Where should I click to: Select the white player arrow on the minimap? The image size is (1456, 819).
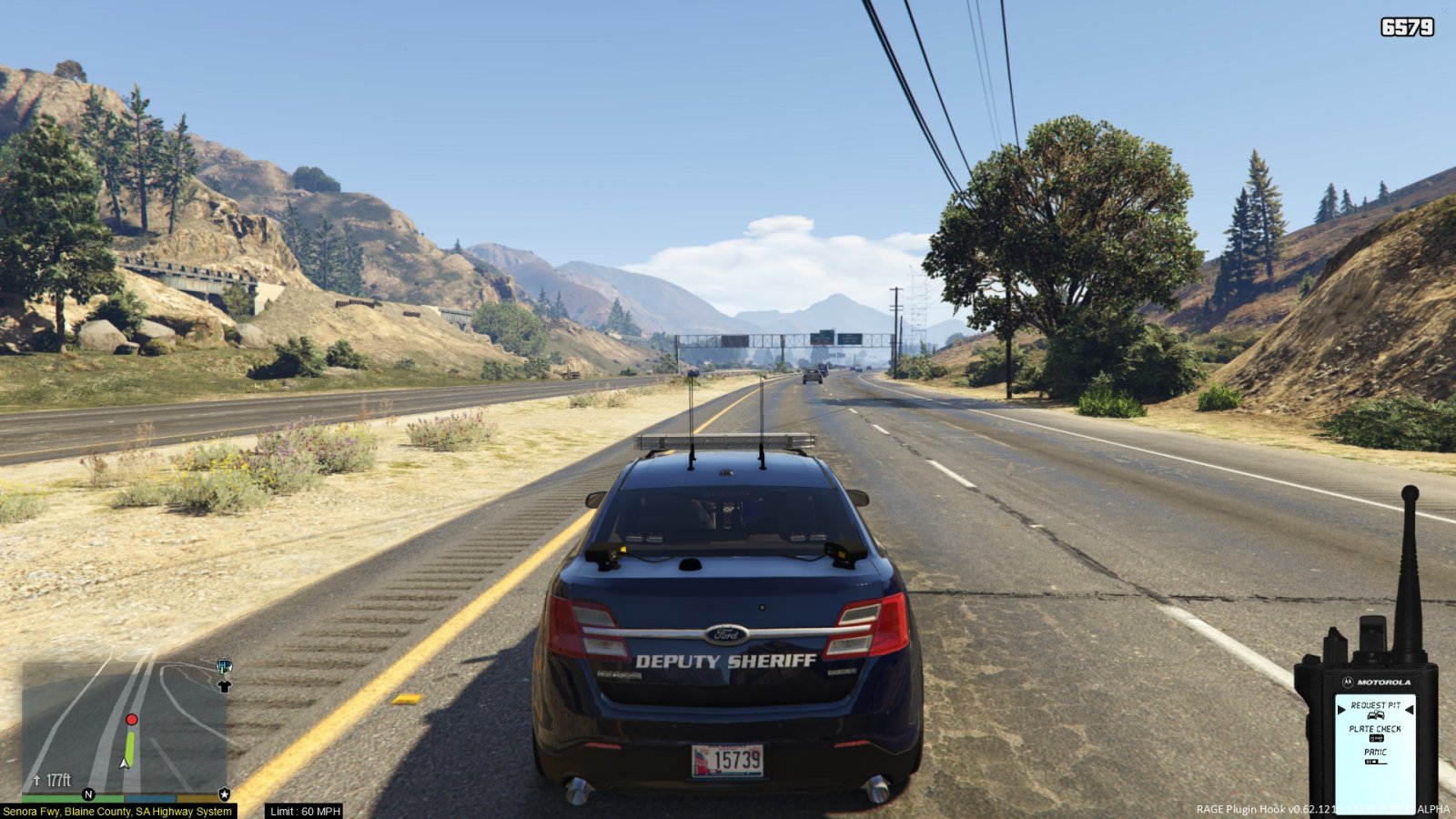pyautogui.click(x=125, y=763)
